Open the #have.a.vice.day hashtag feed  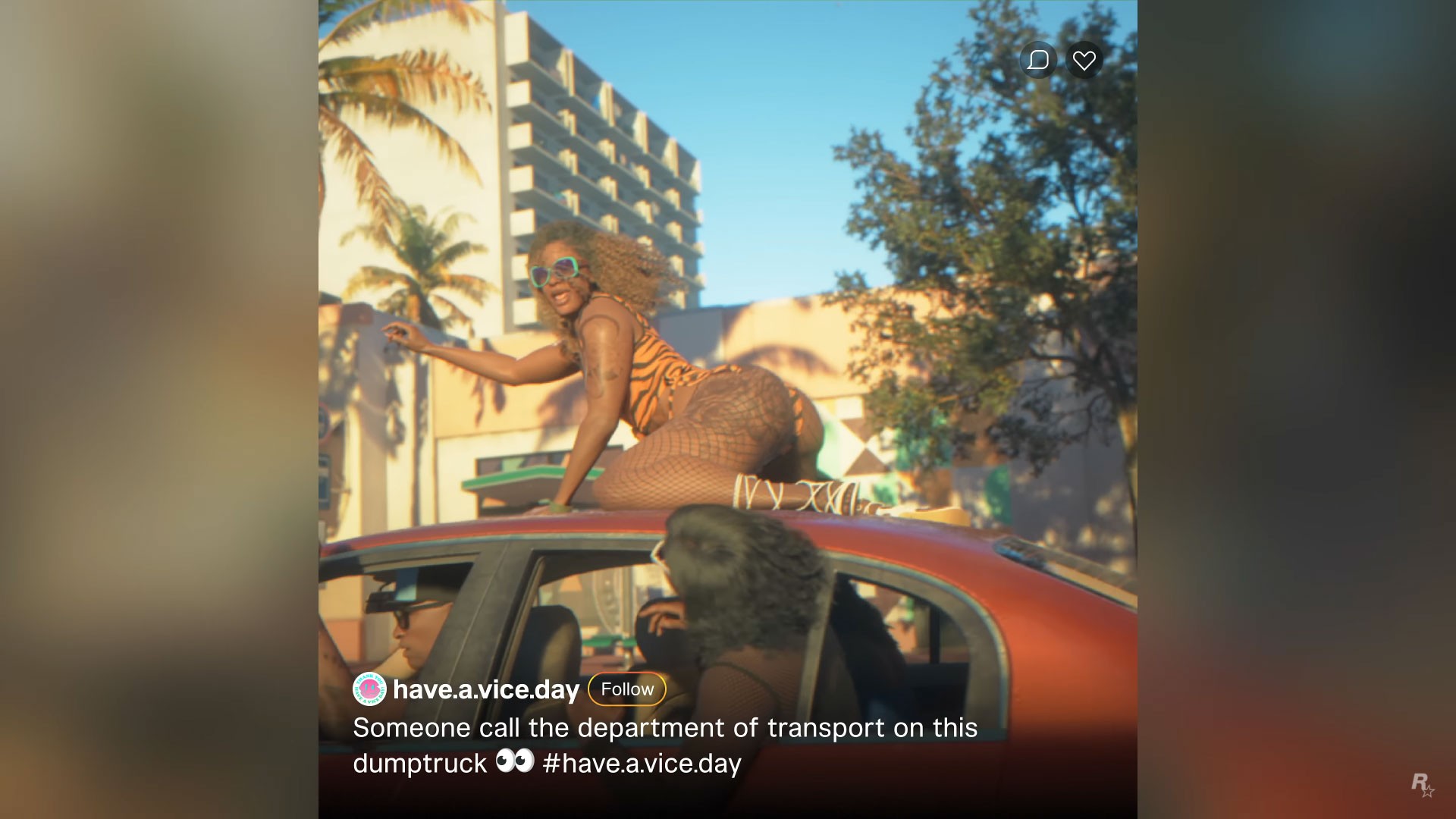(641, 764)
